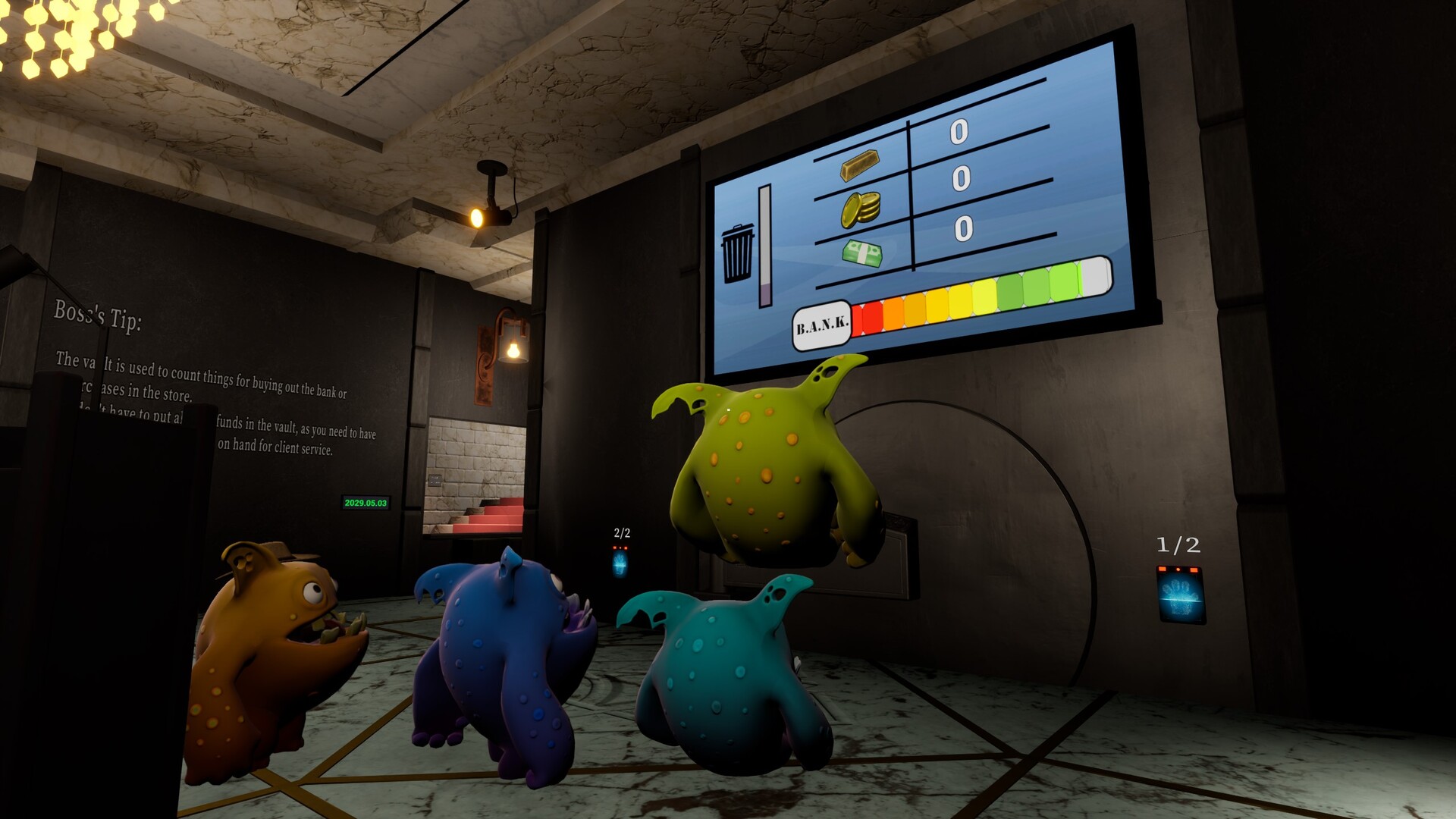Tap the glowing handprint scanner labeled 2/2
The height and width of the screenshot is (819, 1456).
click(x=620, y=565)
